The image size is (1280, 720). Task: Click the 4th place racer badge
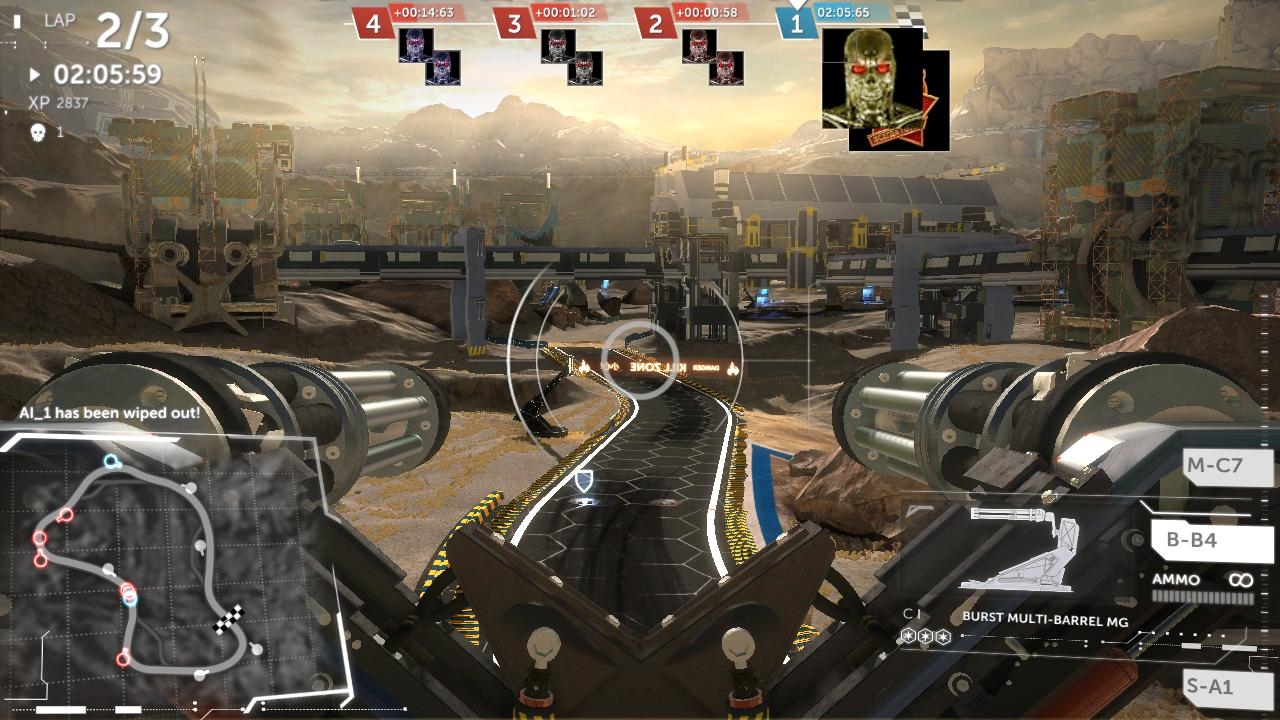pos(374,24)
